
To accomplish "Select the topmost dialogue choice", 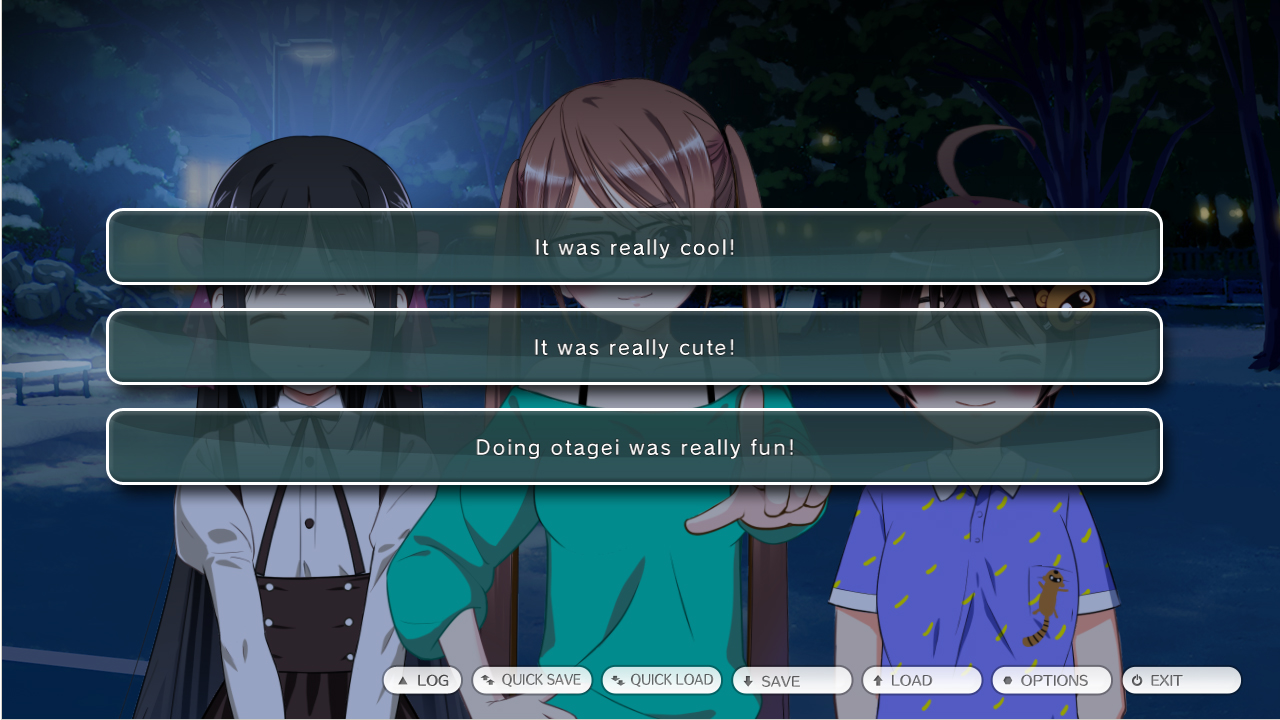I will [634, 247].
